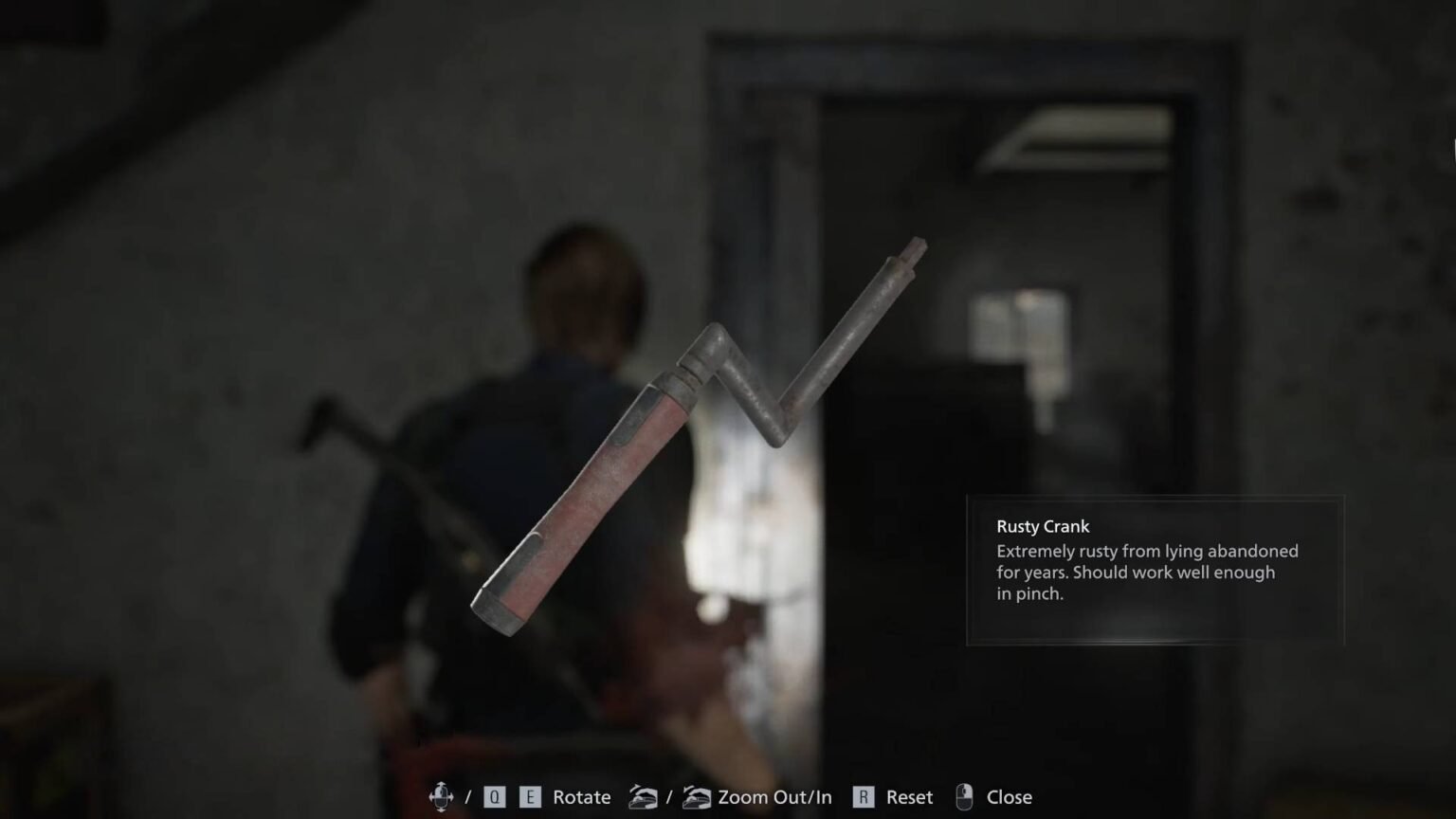
Task: Click the description text about rust
Action: (1145, 572)
